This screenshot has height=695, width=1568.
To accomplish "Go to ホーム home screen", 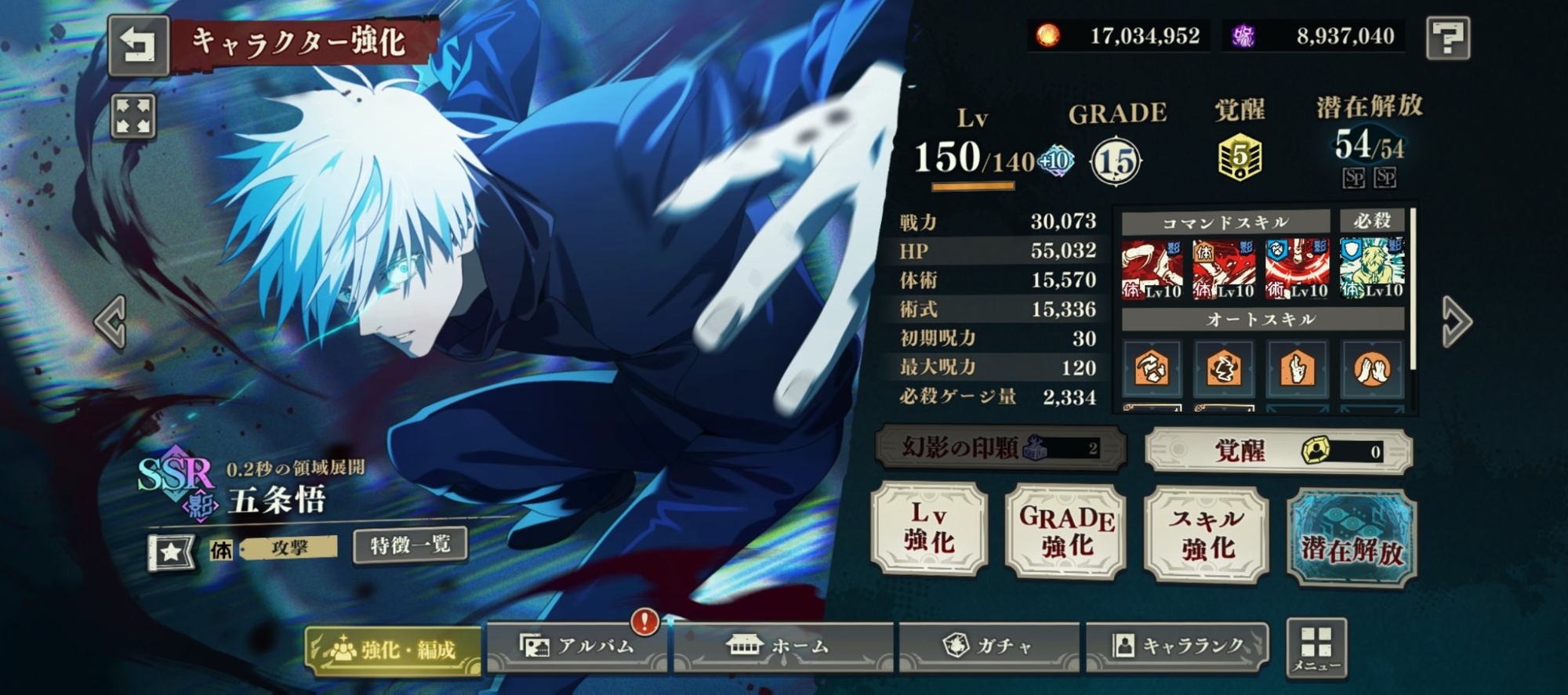I will pos(782,646).
